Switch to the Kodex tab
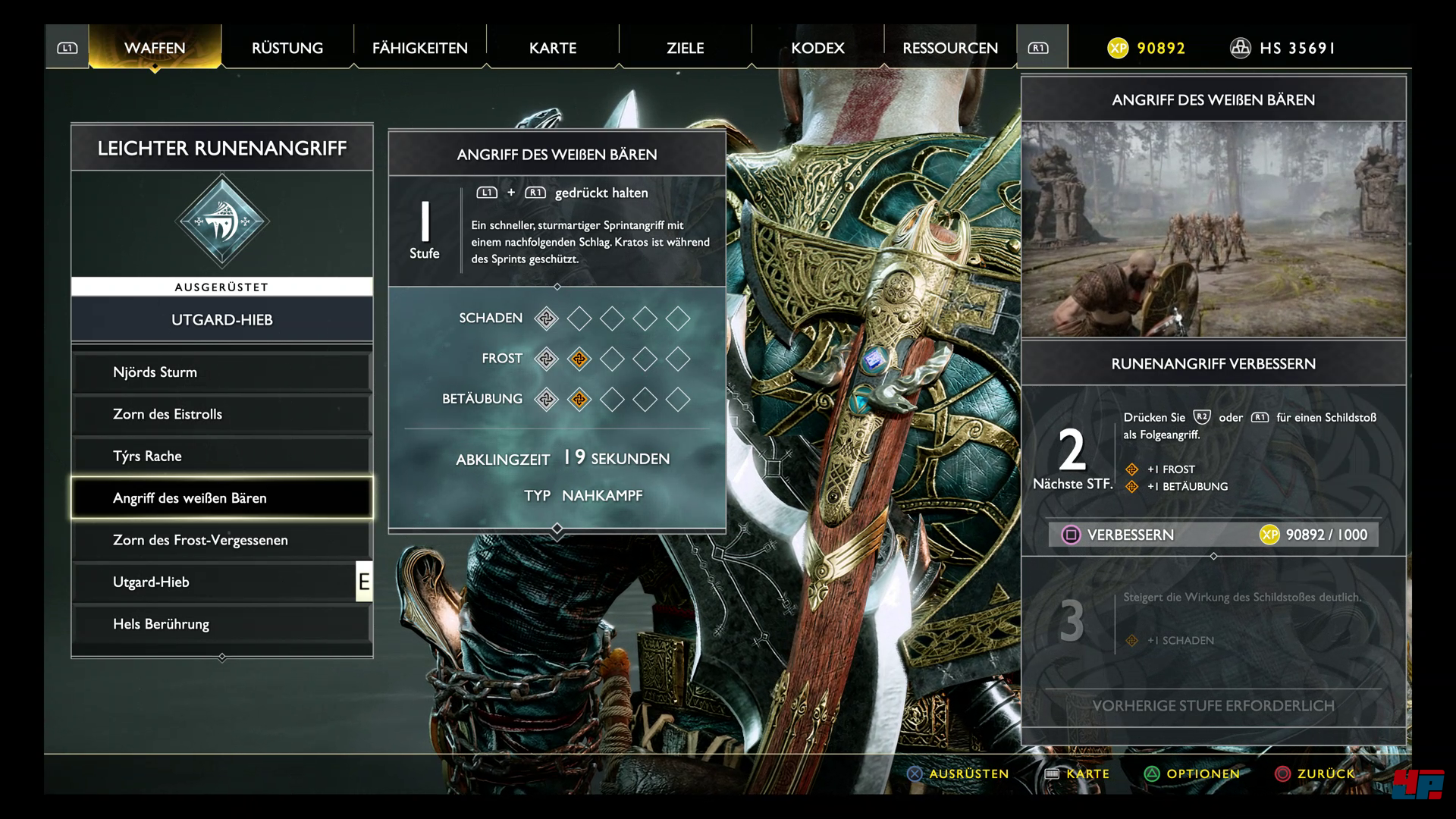This screenshot has height=819, width=1456. pyautogui.click(x=817, y=48)
